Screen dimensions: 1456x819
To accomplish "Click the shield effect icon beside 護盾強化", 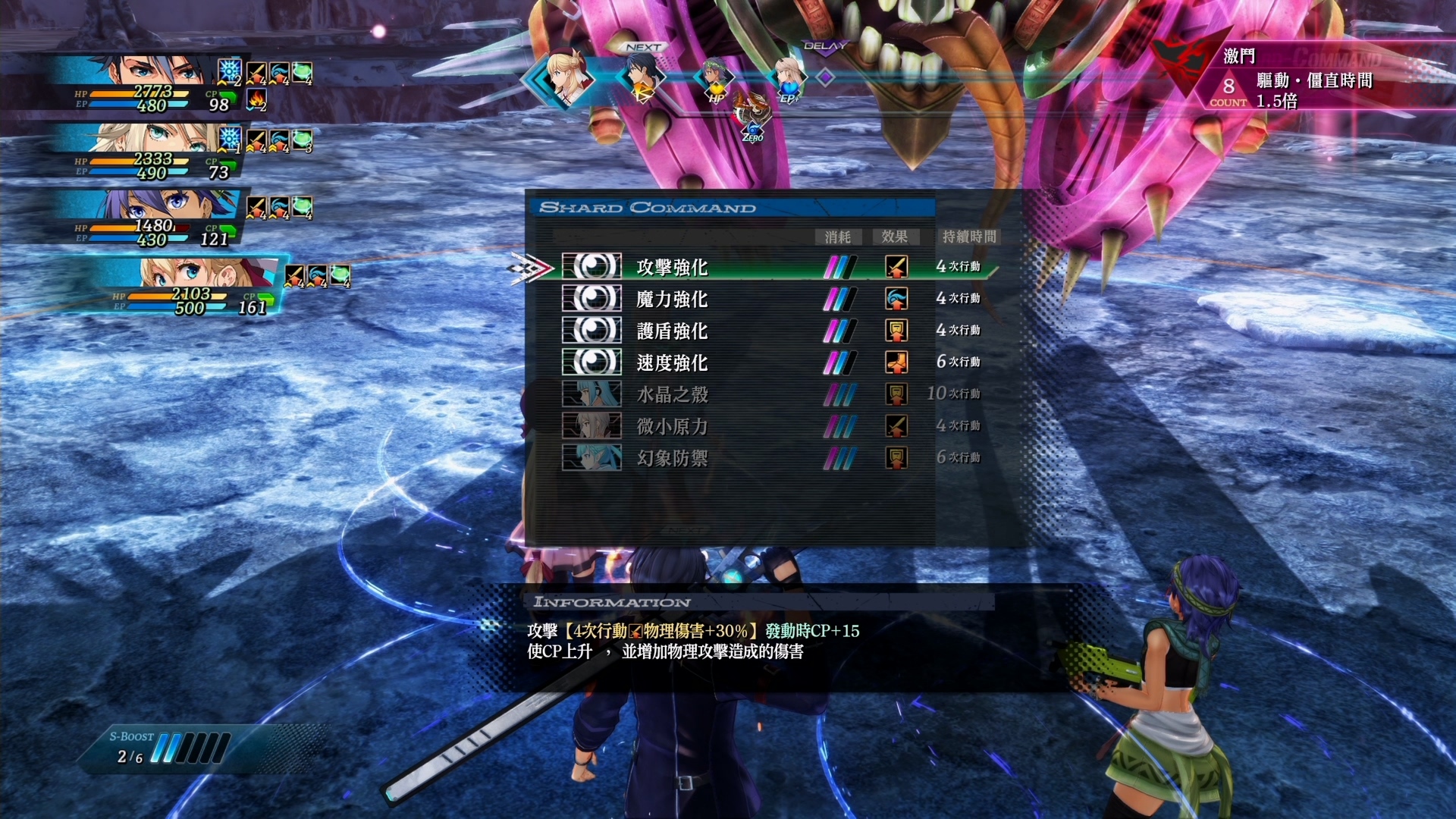I will tap(896, 330).
